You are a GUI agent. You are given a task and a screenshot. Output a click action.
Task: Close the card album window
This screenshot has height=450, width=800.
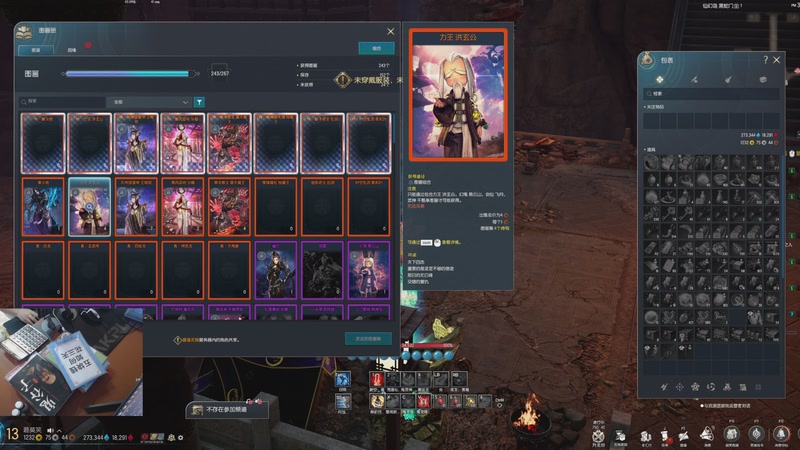(390, 31)
